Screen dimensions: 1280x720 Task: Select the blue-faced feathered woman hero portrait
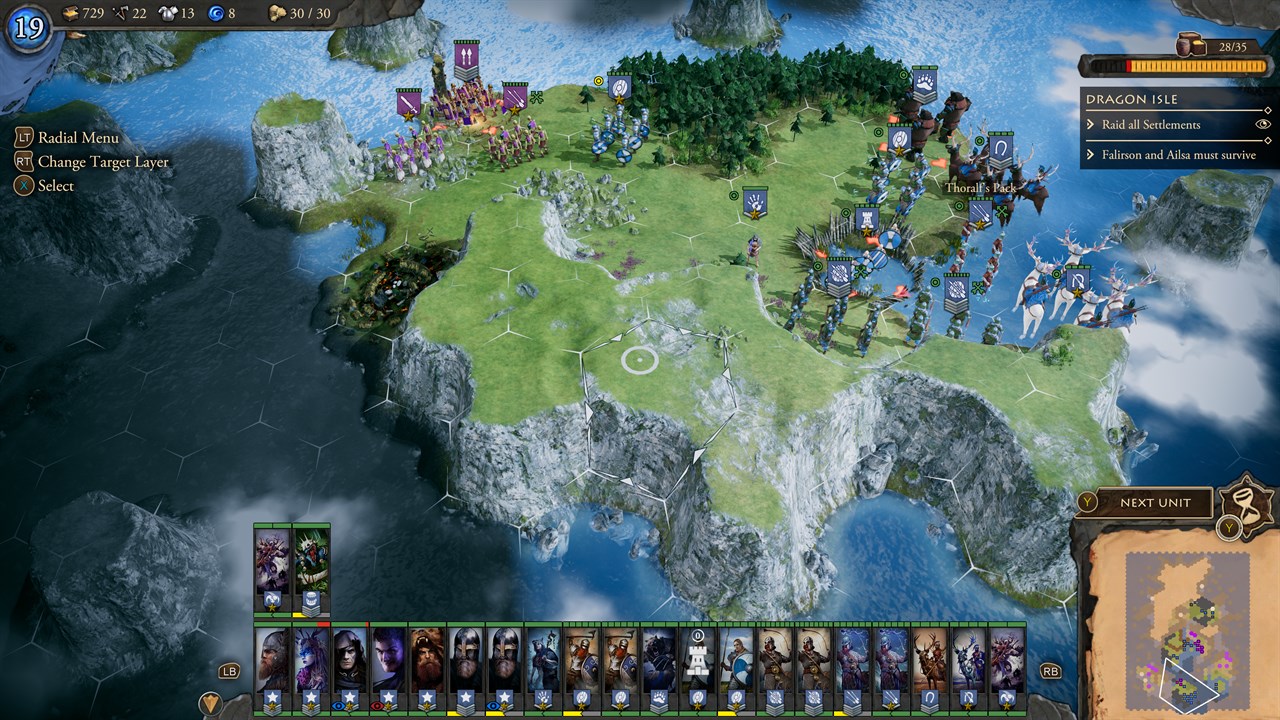(311, 660)
